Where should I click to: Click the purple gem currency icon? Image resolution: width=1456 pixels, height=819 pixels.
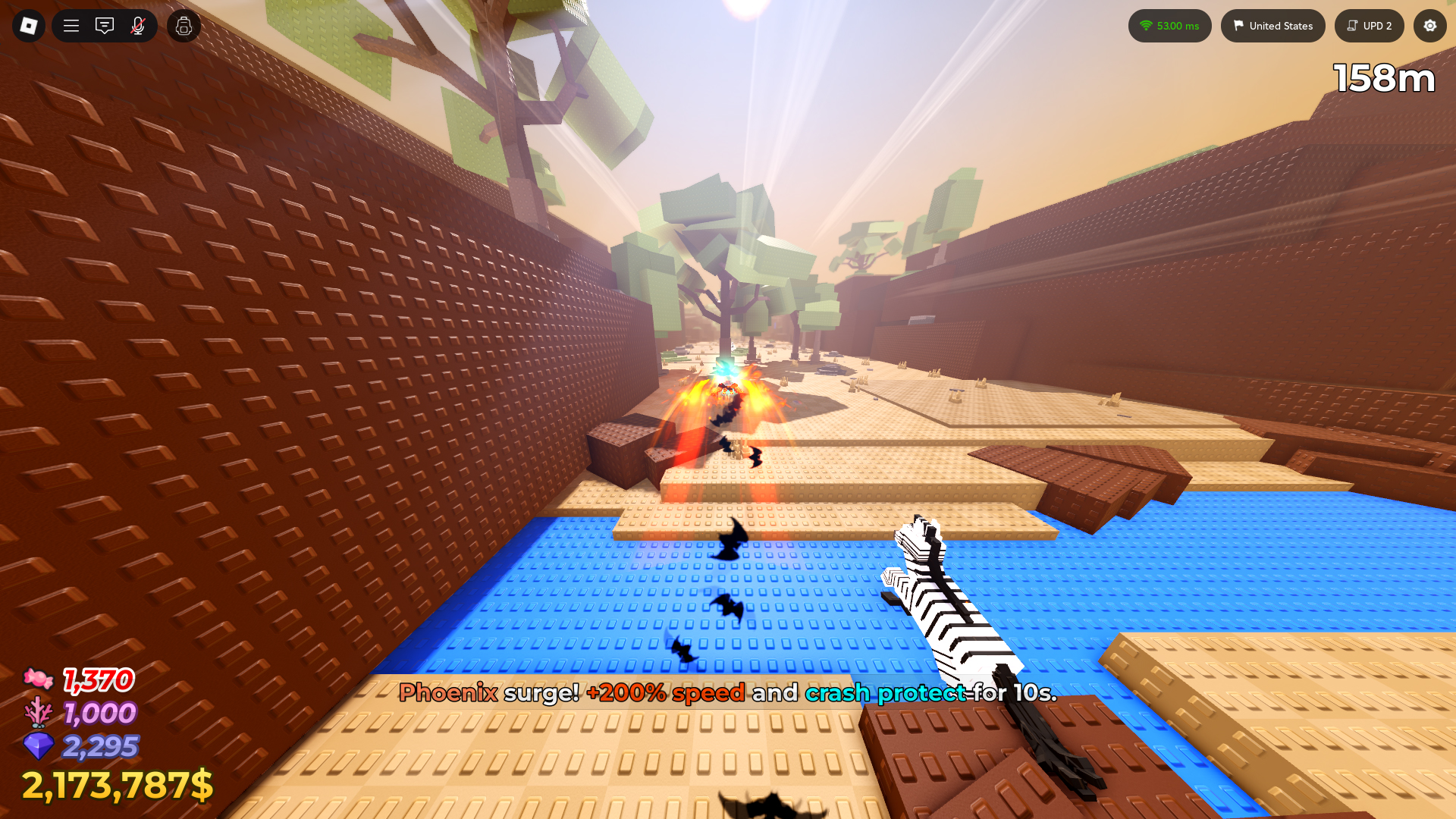(x=39, y=748)
